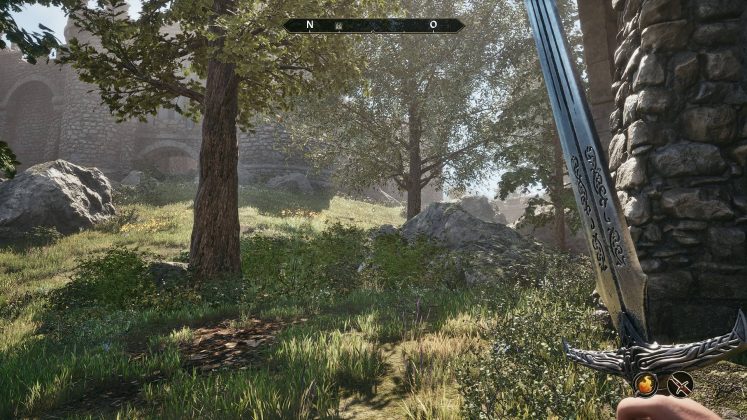This screenshot has height=420, width=747.
Task: Select the equipped sword icon
Action: click(681, 383)
